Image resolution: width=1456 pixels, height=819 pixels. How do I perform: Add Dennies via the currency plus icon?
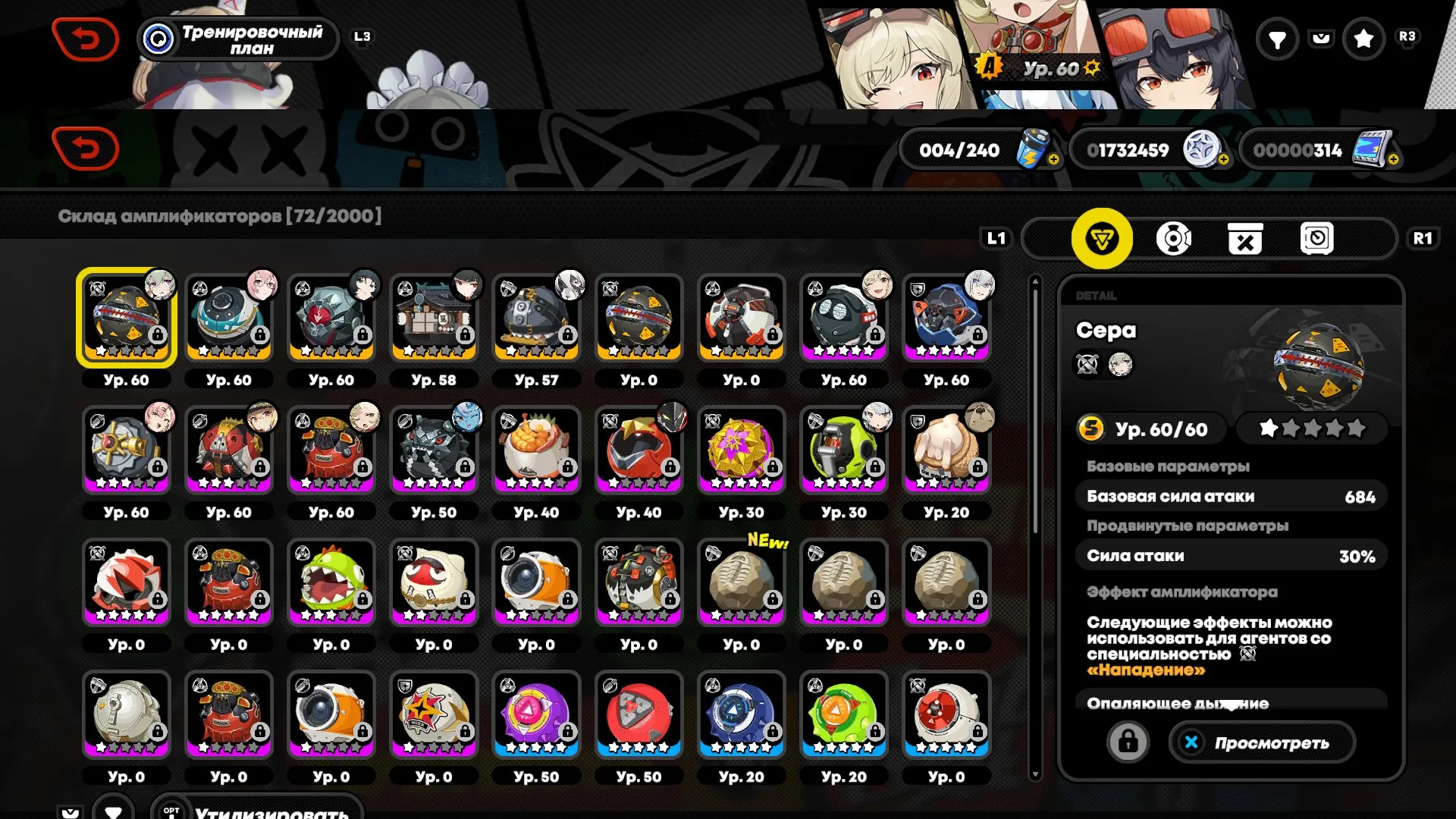pos(1223,159)
